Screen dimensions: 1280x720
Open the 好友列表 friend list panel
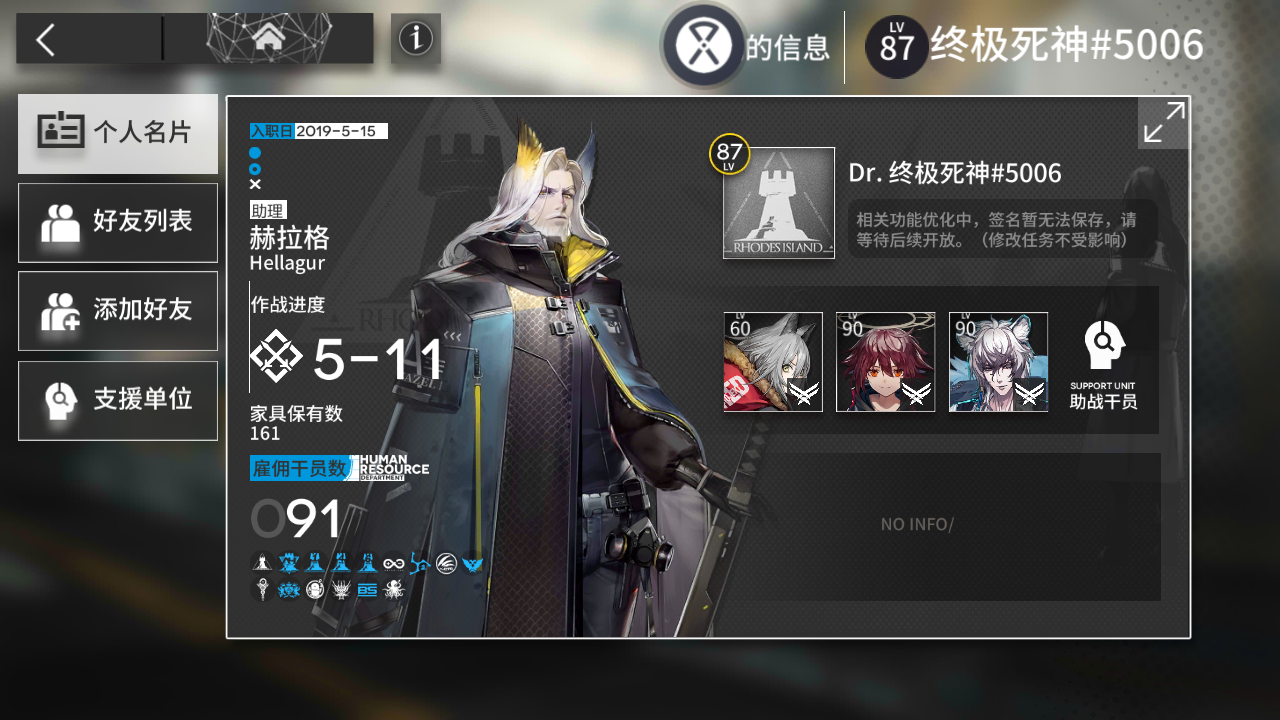click(x=117, y=222)
